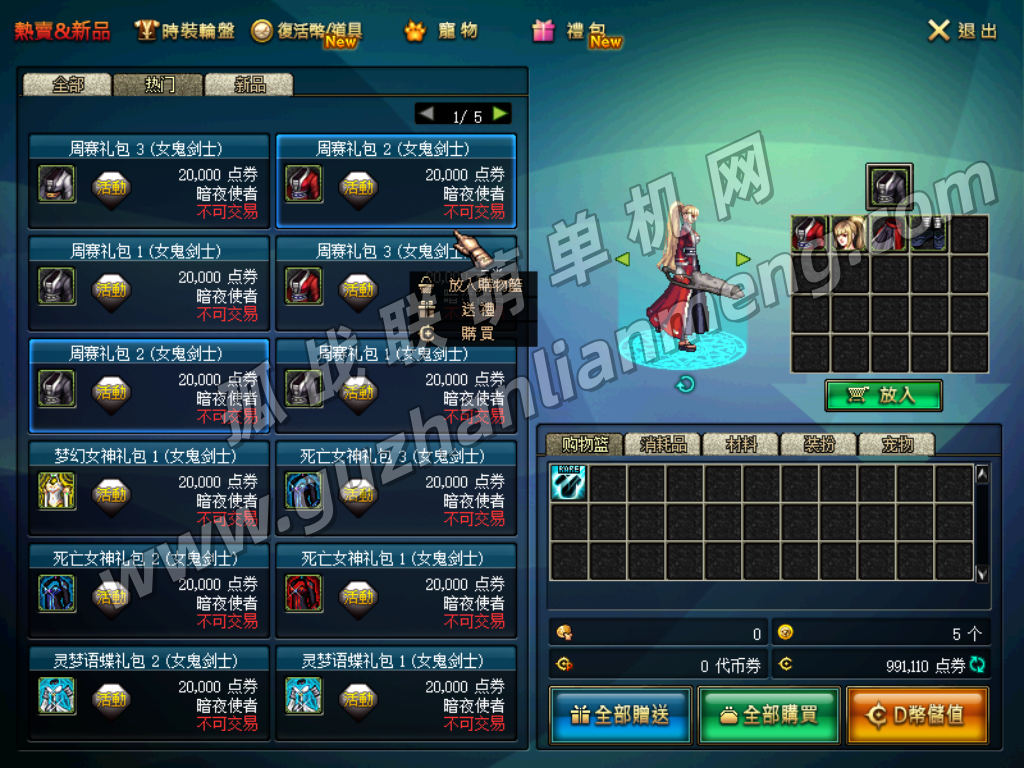The height and width of the screenshot is (768, 1024).
Task: Switch to the 热门 tab
Action: [158, 85]
